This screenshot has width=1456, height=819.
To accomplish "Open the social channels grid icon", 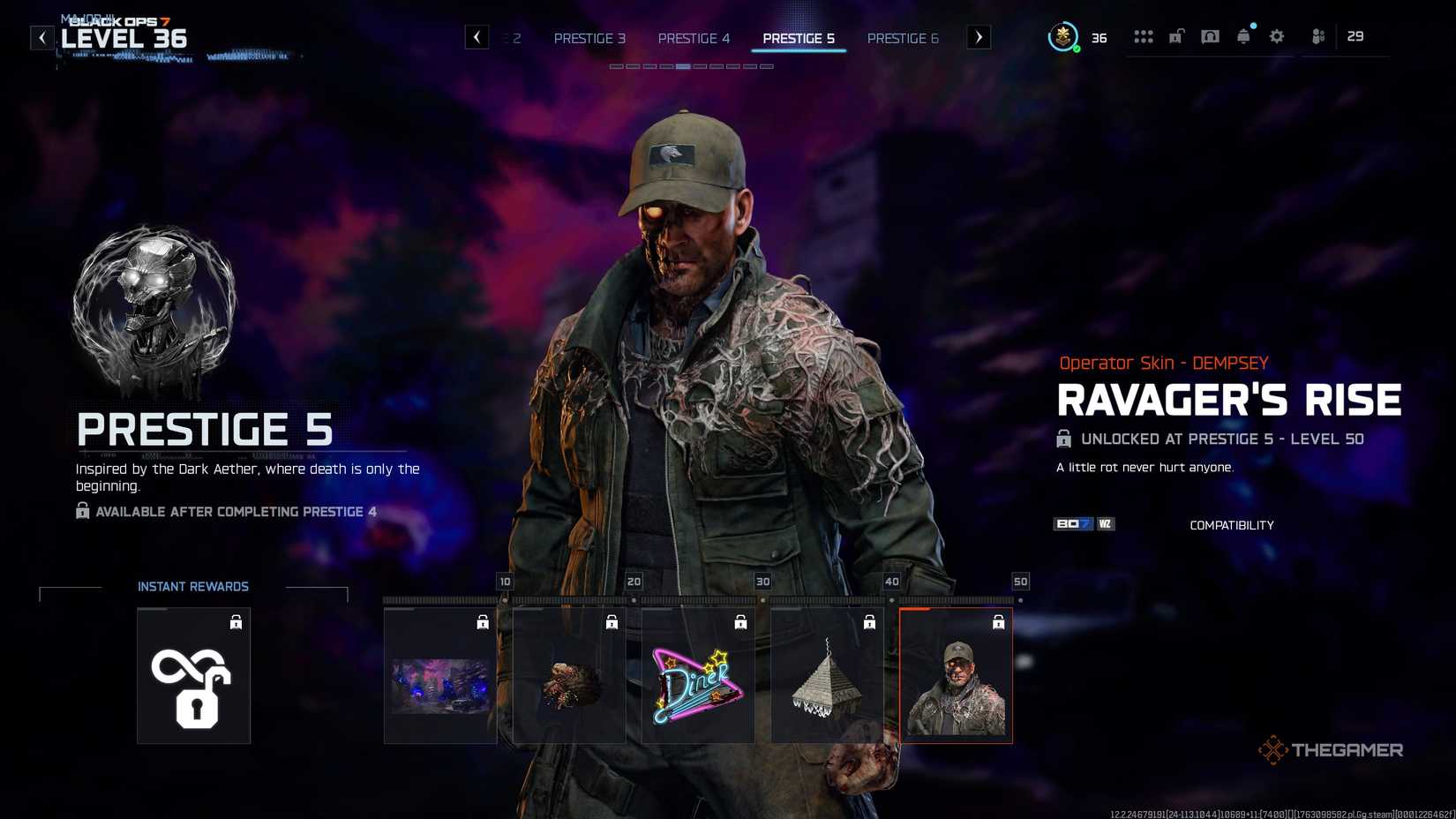I will tap(1144, 36).
